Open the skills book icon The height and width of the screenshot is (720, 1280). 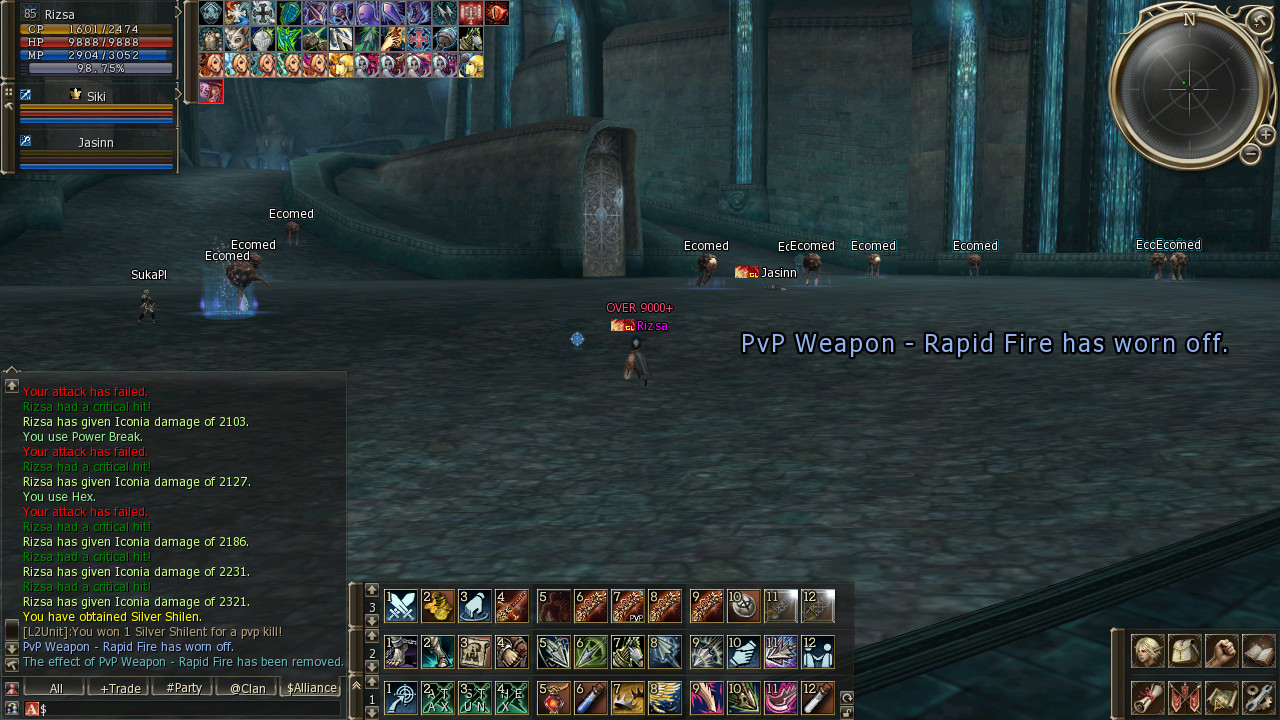(1259, 651)
